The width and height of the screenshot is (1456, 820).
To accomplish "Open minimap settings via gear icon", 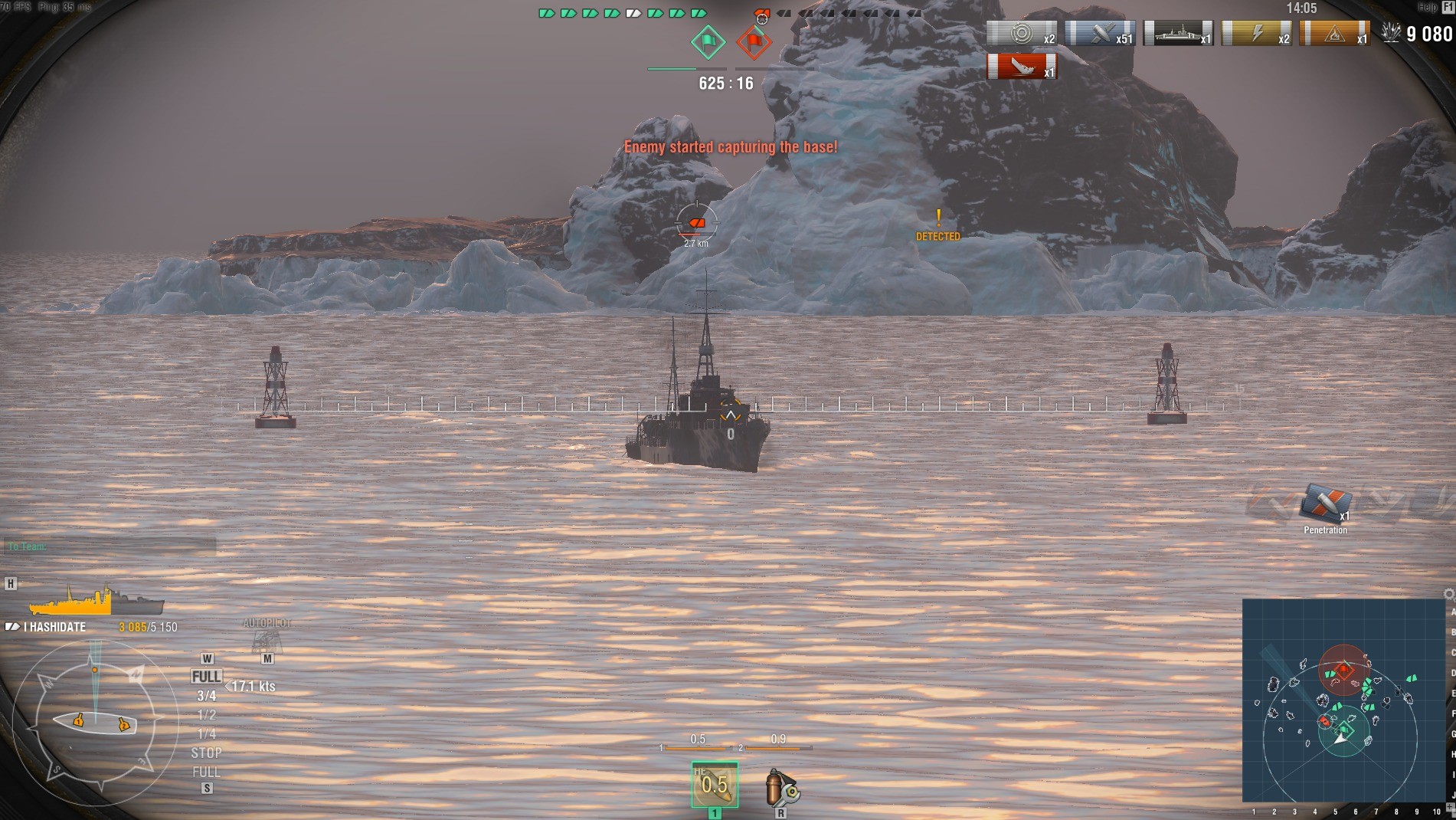I will pyautogui.click(x=1448, y=594).
